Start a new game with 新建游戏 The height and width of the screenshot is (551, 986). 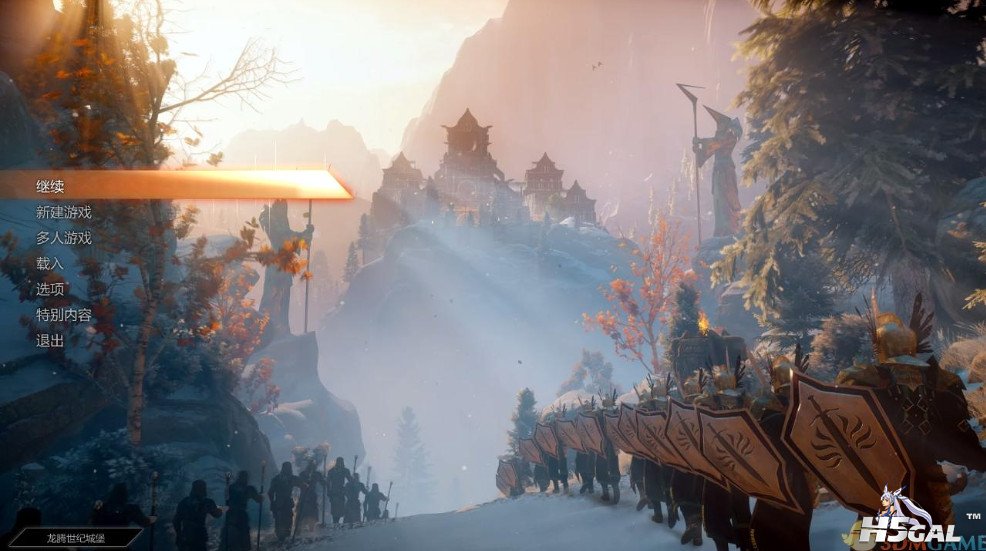tap(64, 212)
